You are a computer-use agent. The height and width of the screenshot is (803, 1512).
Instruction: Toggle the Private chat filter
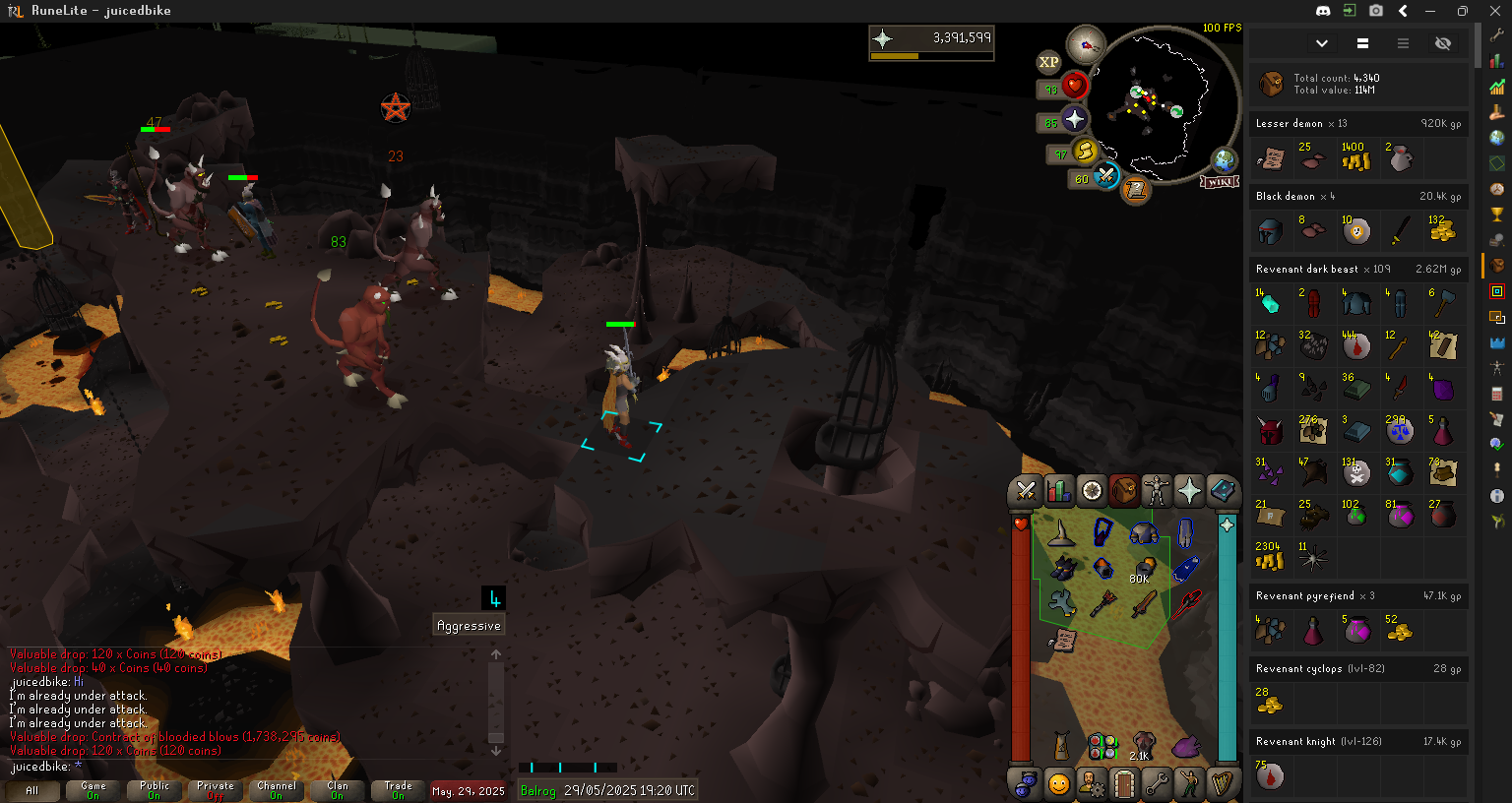coord(216,790)
